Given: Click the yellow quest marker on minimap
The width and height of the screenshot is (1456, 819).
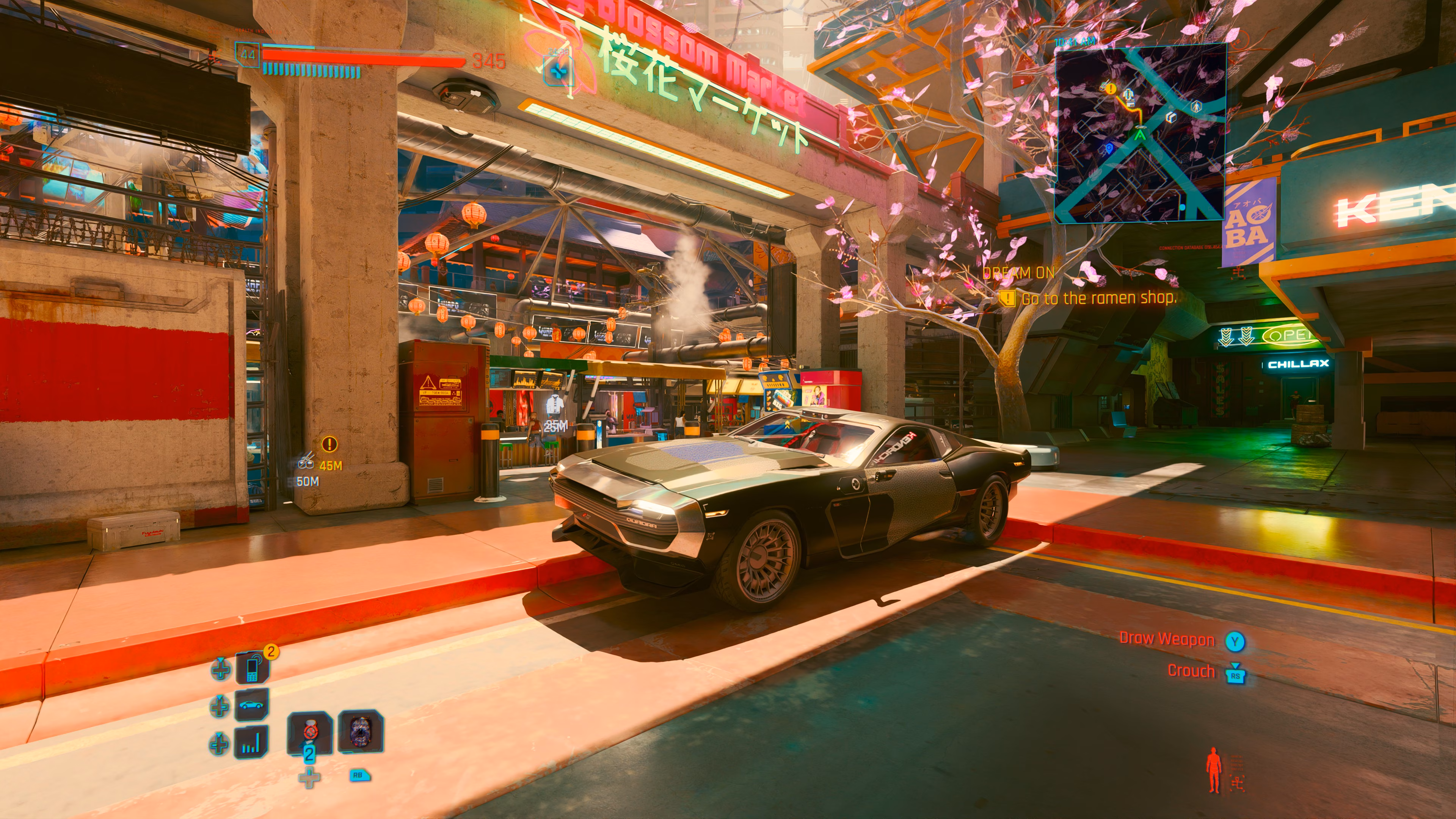Looking at the screenshot, I should pos(1111,89).
